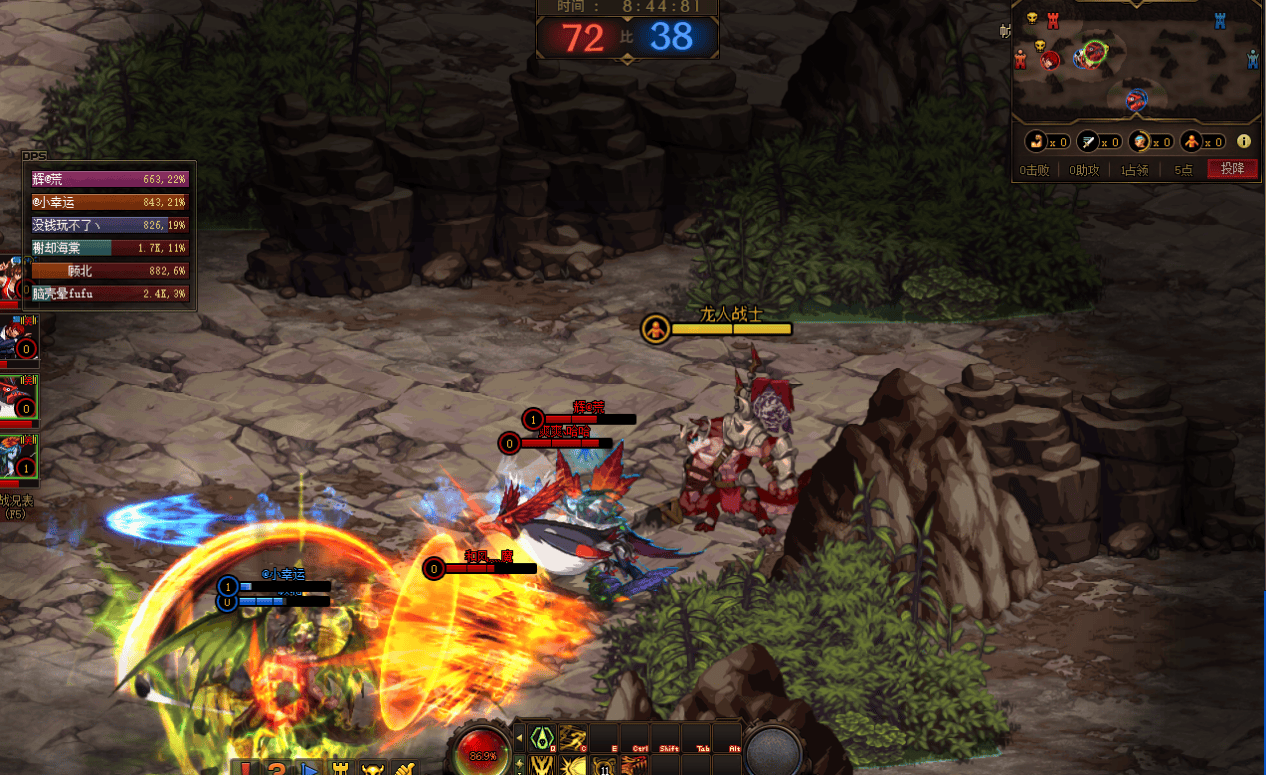This screenshot has height=775, width=1266.
Task: Click the golden horned helmet button
Action: click(372, 769)
